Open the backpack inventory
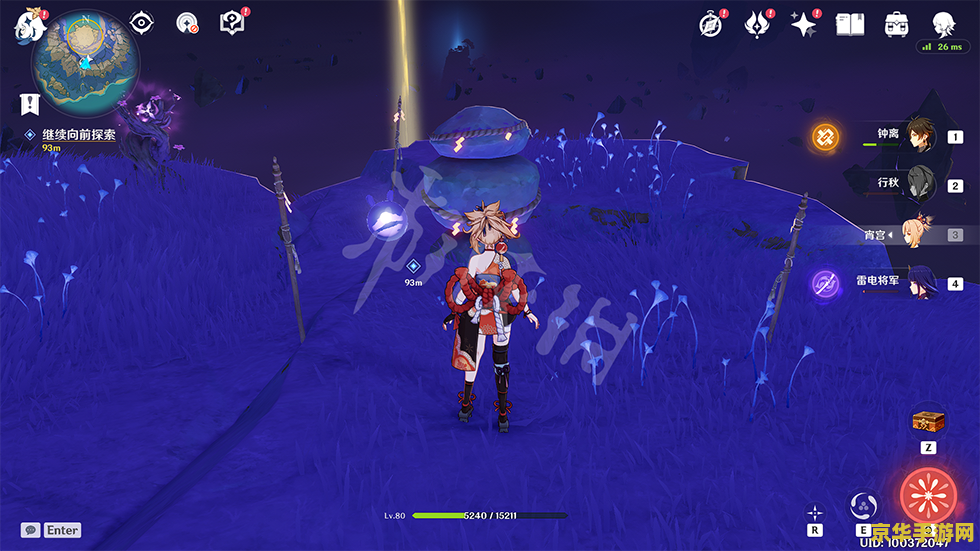Image resolution: width=980 pixels, height=551 pixels. [x=896, y=25]
